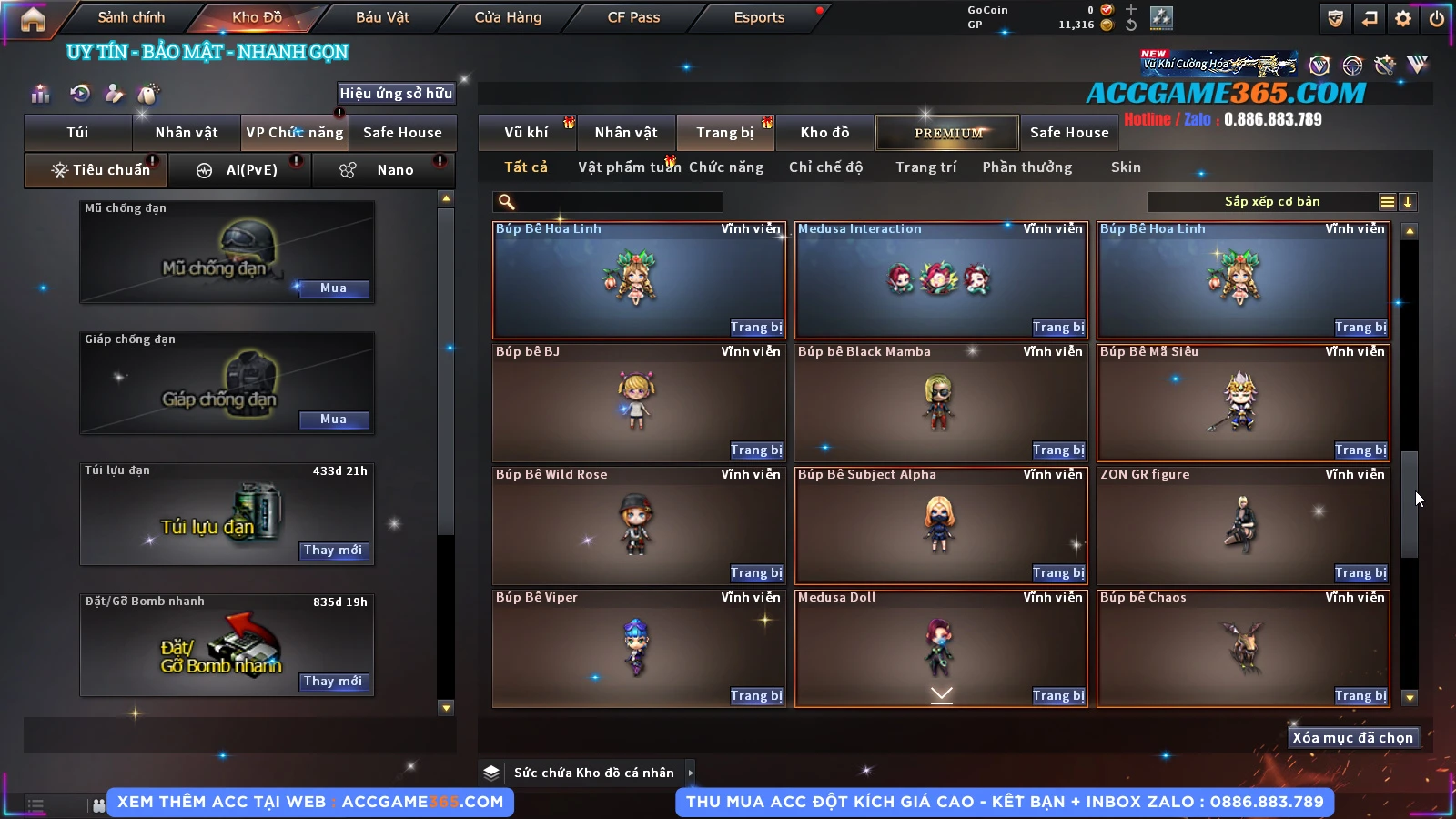Open the Báu Vật menu
The width and height of the screenshot is (1456, 819).
pos(382,17)
